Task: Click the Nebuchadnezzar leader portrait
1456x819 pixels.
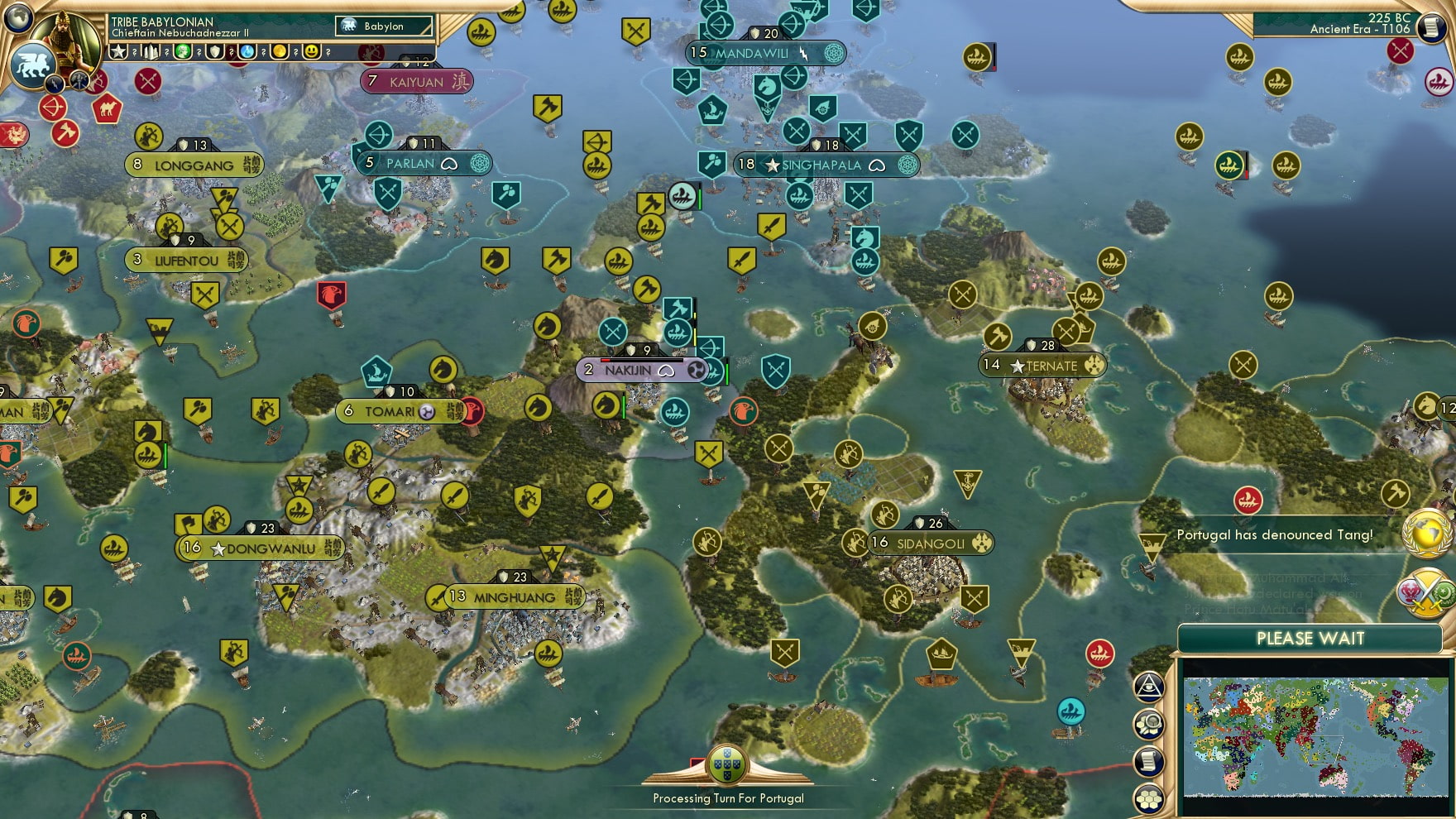Action: (x=68, y=37)
